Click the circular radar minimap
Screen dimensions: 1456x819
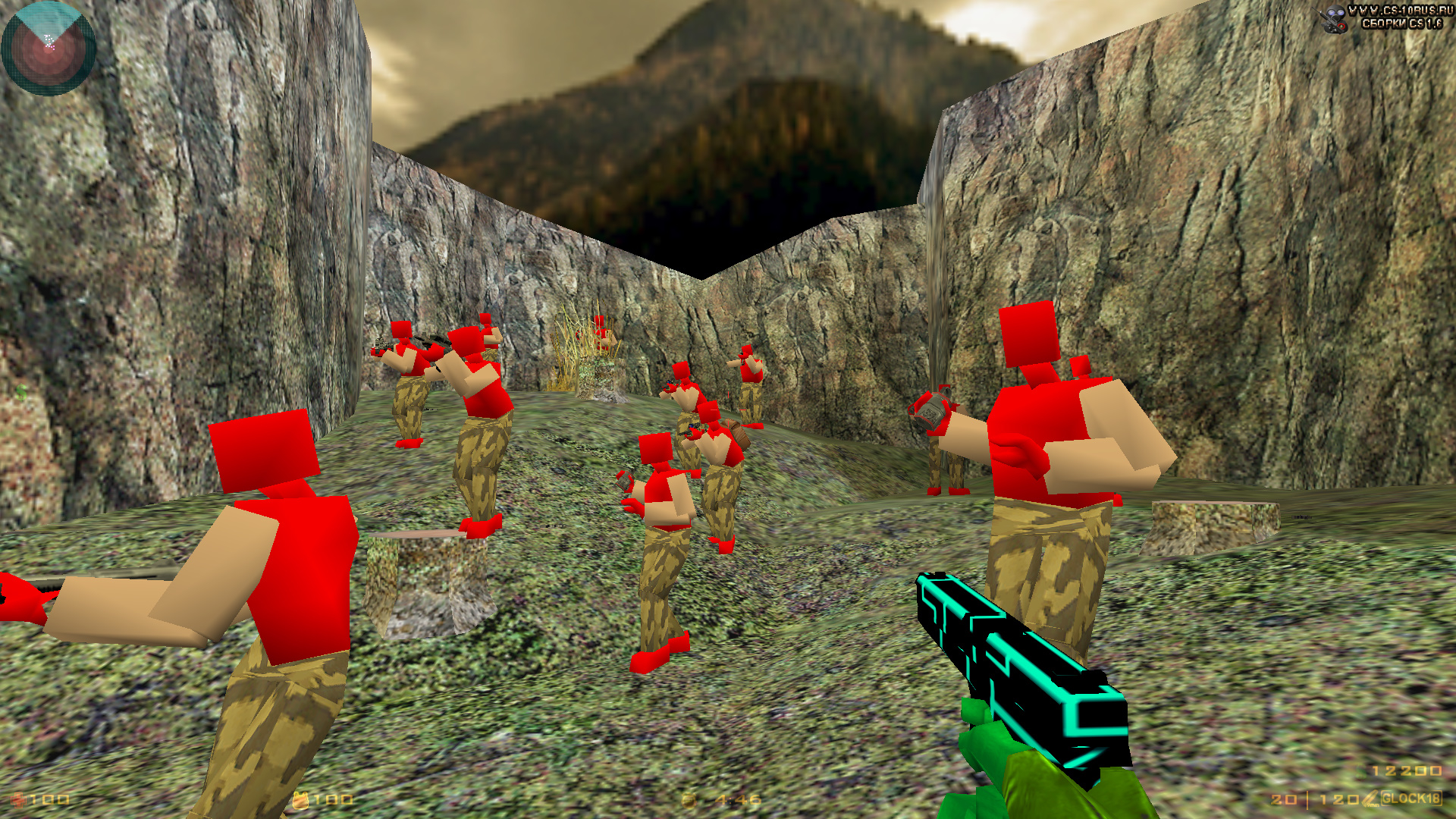[49, 49]
